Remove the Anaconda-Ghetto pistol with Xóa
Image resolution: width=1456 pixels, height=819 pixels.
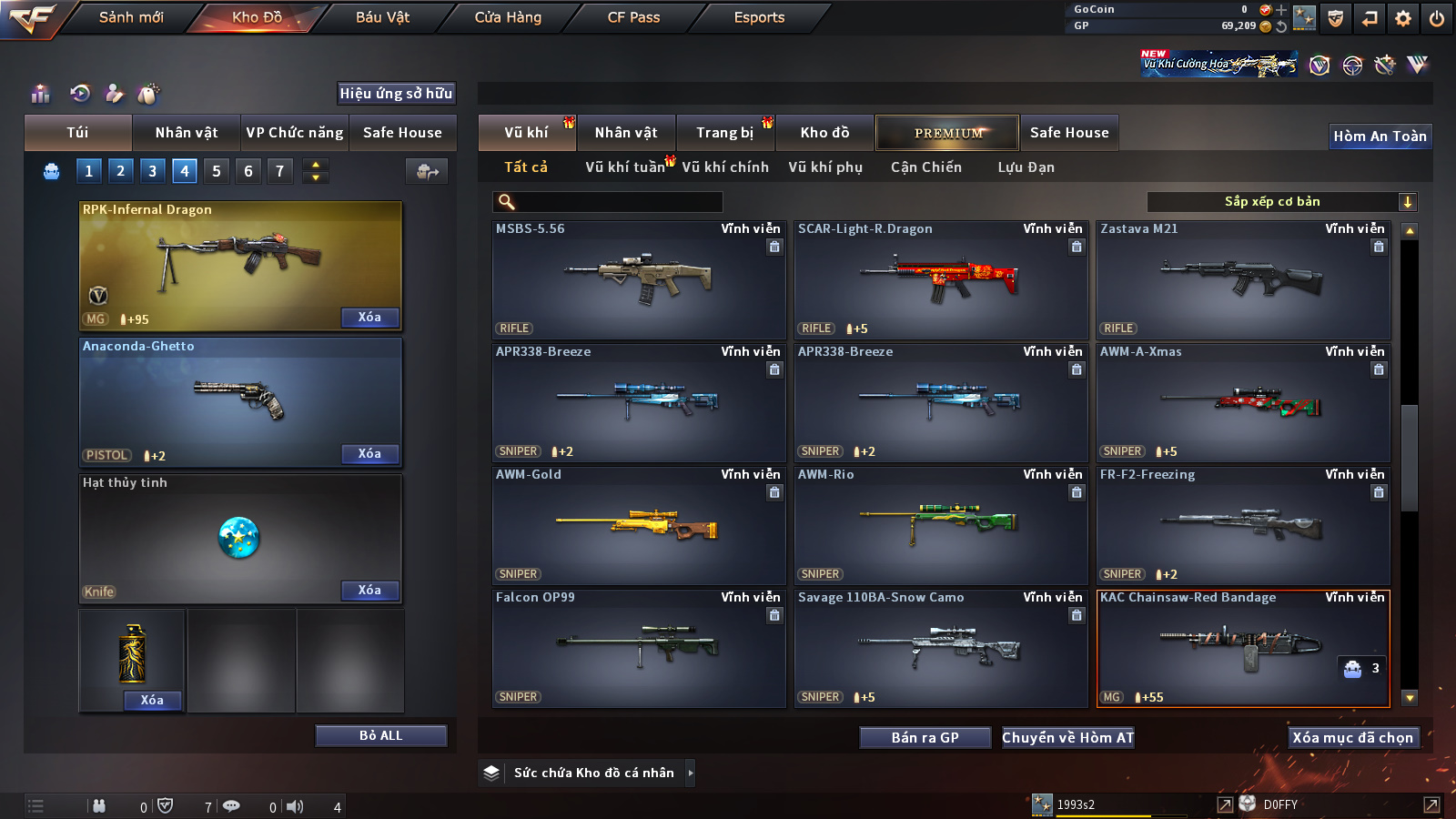point(369,454)
